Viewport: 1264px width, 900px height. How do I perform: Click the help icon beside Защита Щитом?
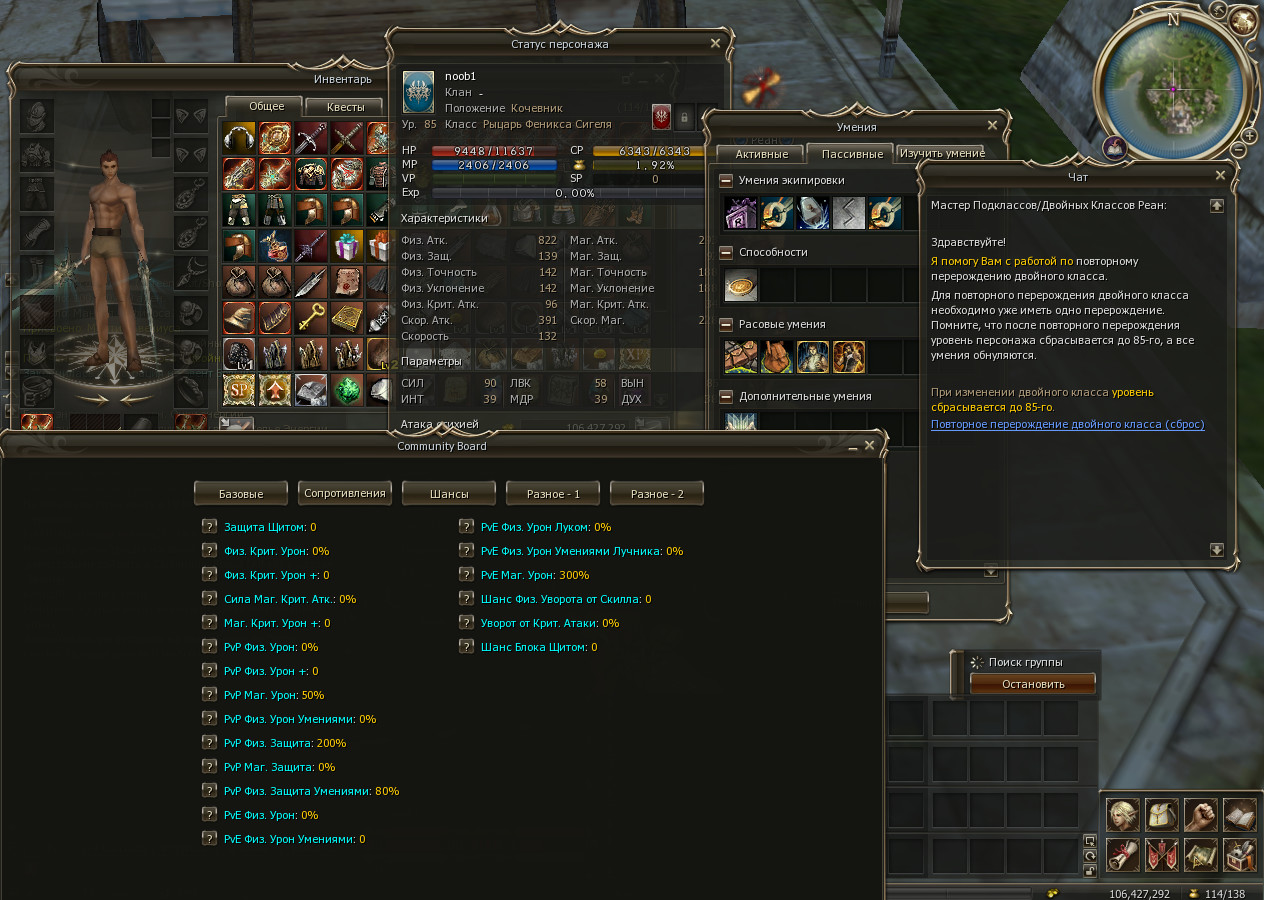209,527
